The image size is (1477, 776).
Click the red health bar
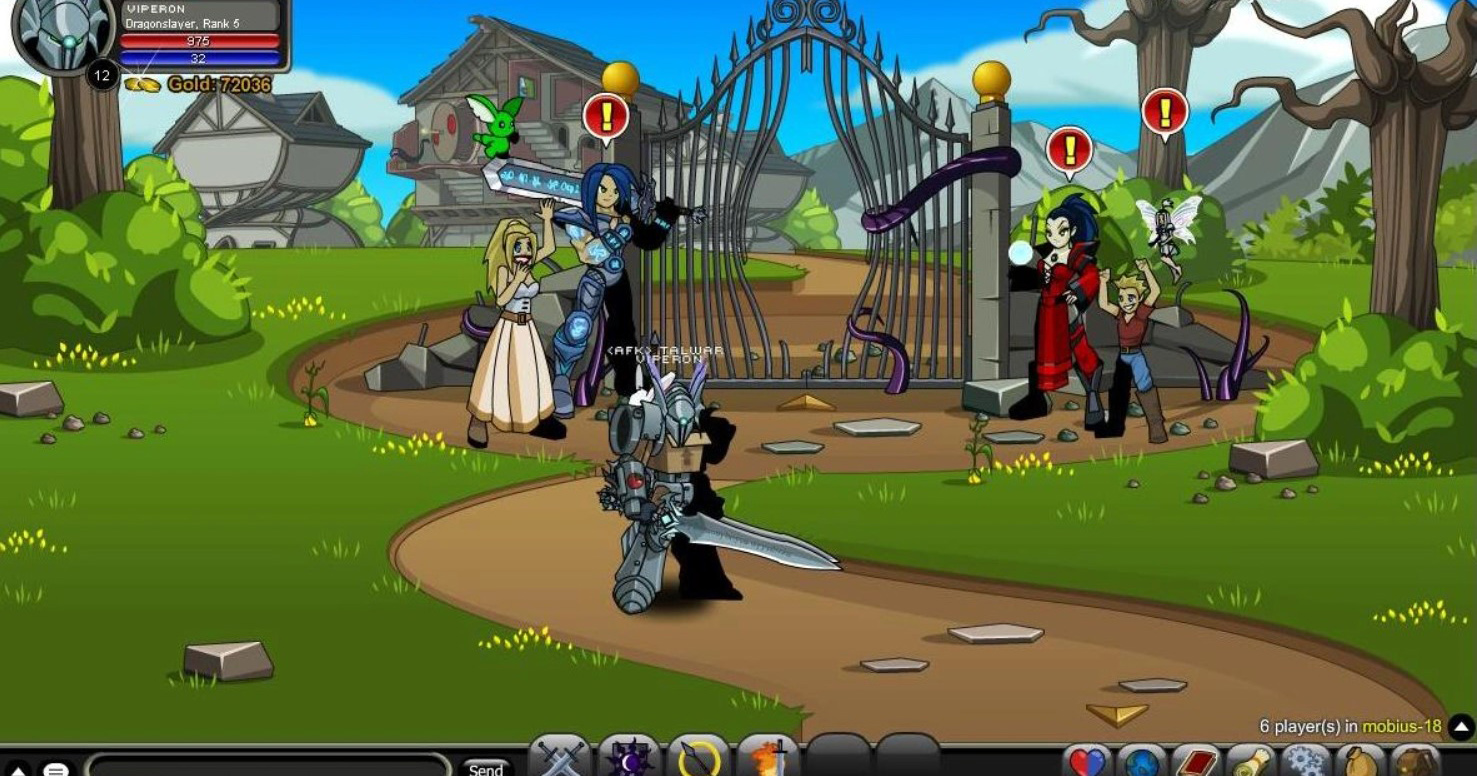pos(200,41)
